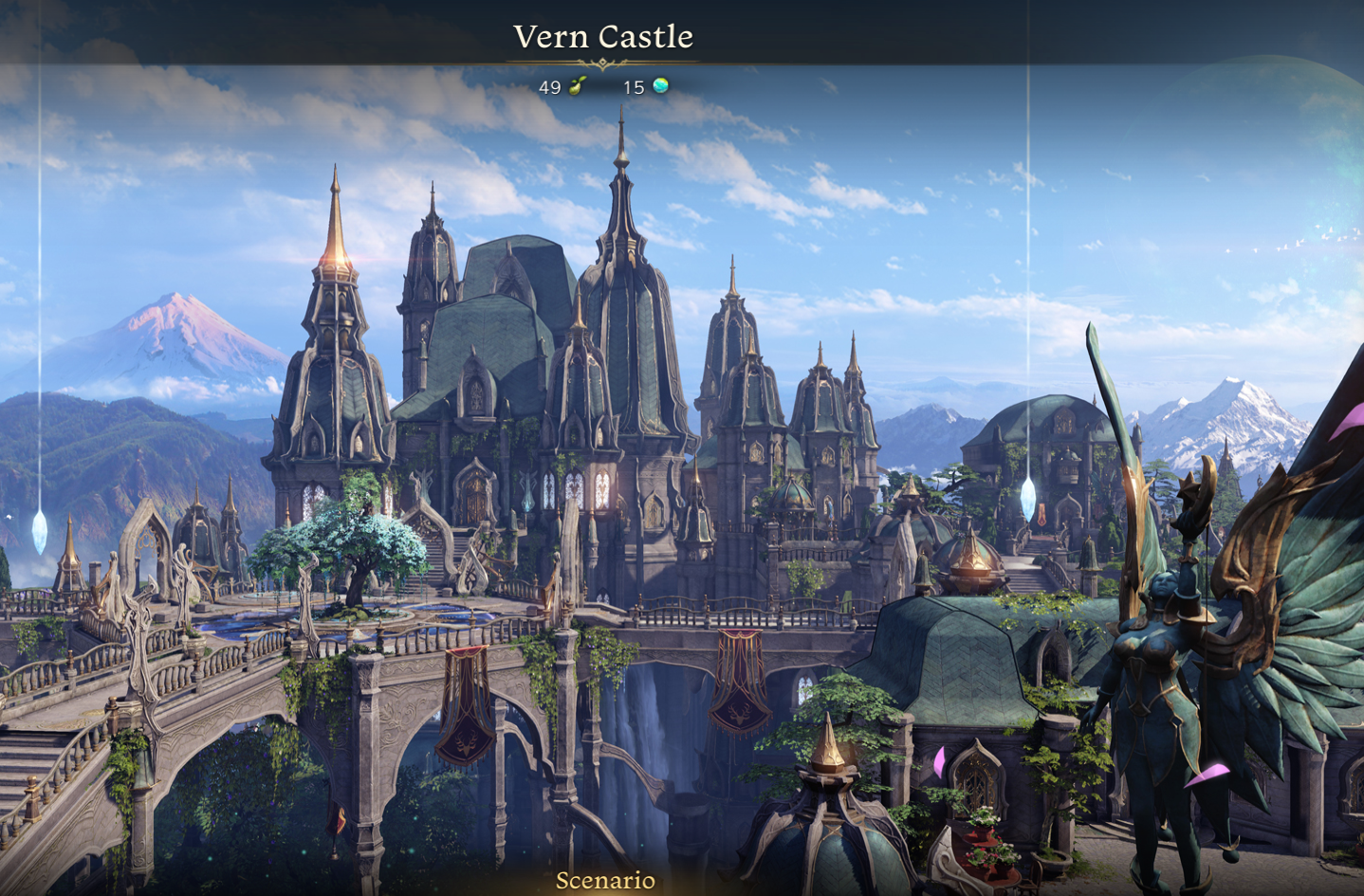Click the 49 seed counter
The width and height of the screenshot is (1364, 896).
(x=548, y=89)
